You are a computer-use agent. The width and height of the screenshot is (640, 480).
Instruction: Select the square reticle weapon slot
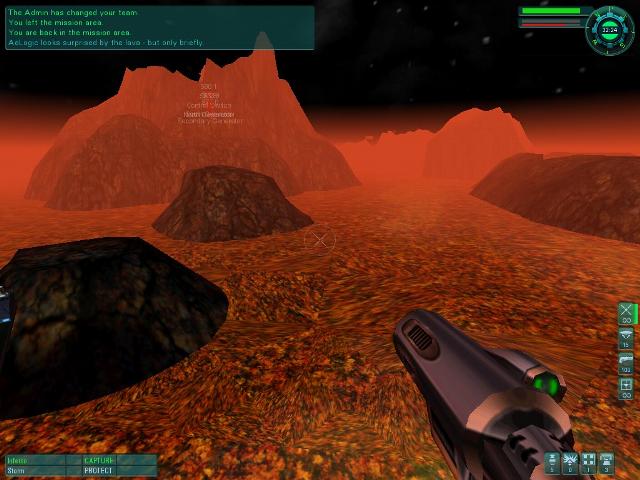[626, 386]
